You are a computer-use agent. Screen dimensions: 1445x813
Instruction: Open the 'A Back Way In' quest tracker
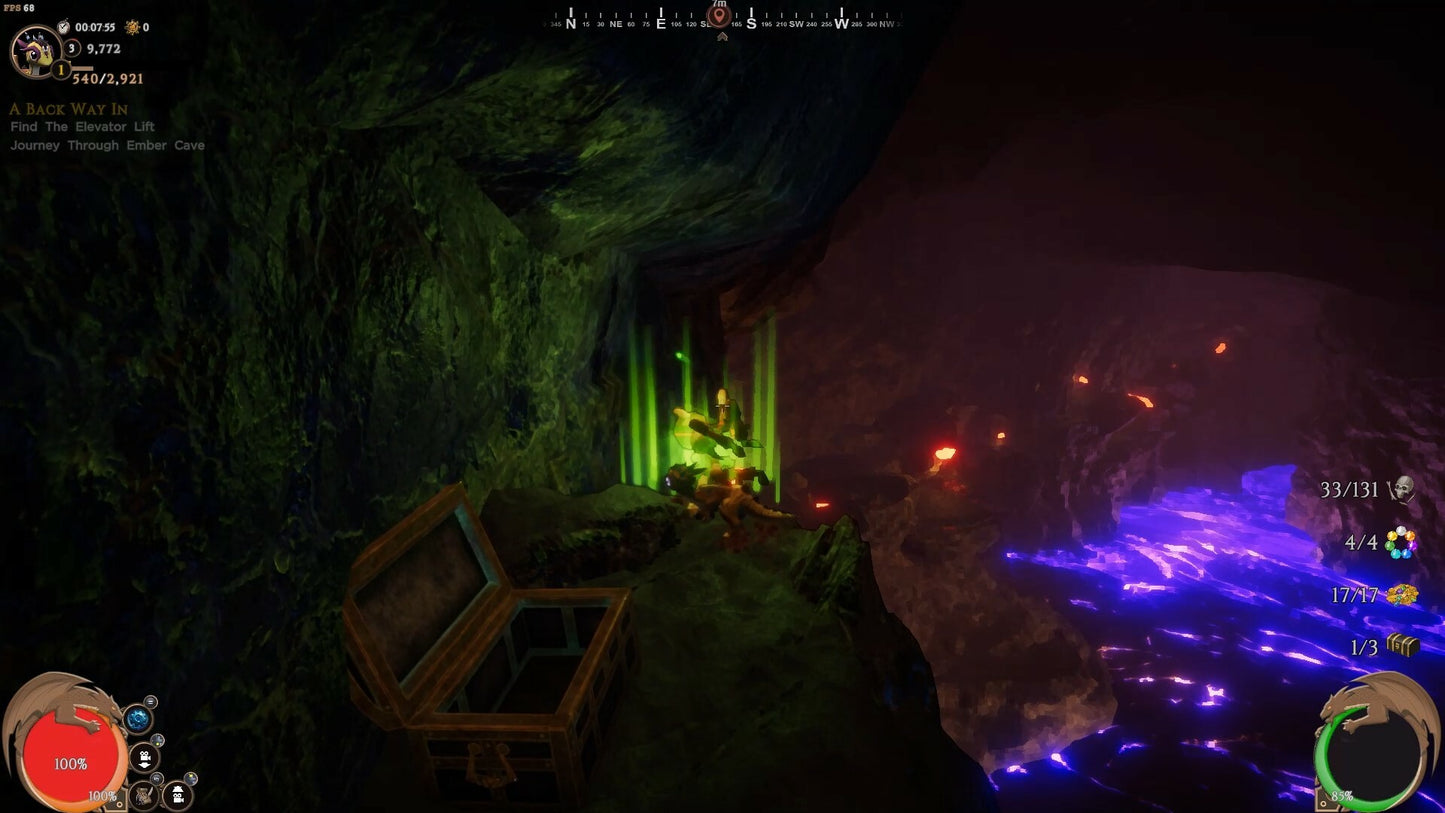(x=69, y=109)
